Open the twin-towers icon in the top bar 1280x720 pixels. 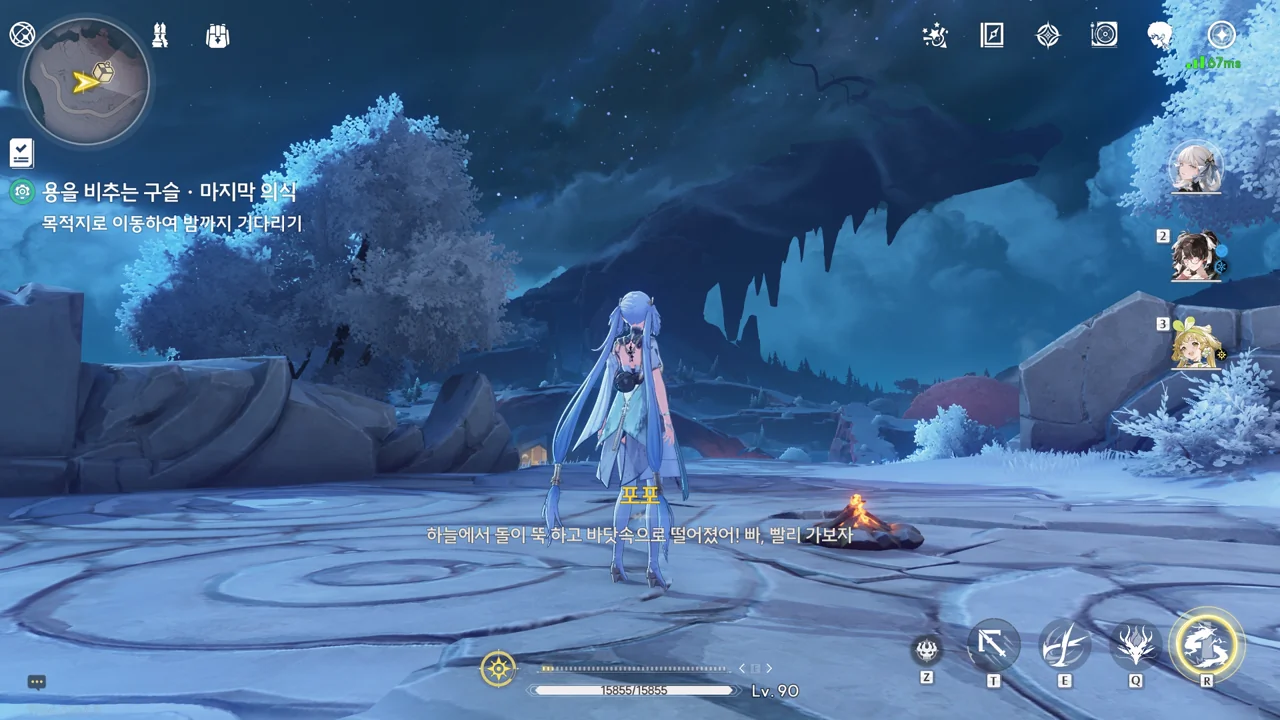[159, 35]
